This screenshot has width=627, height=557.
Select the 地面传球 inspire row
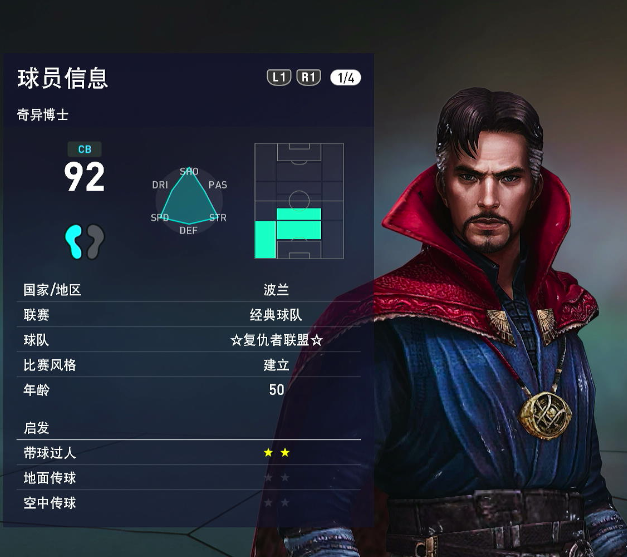pyautogui.click(x=190, y=478)
